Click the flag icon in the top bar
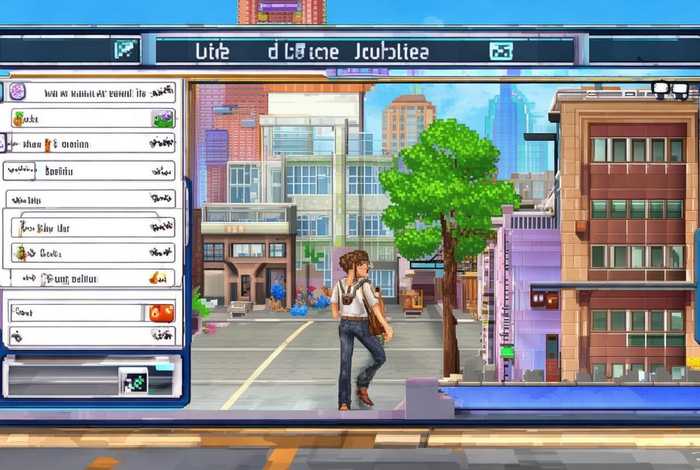This screenshot has width=700, height=470. [x=127, y=49]
